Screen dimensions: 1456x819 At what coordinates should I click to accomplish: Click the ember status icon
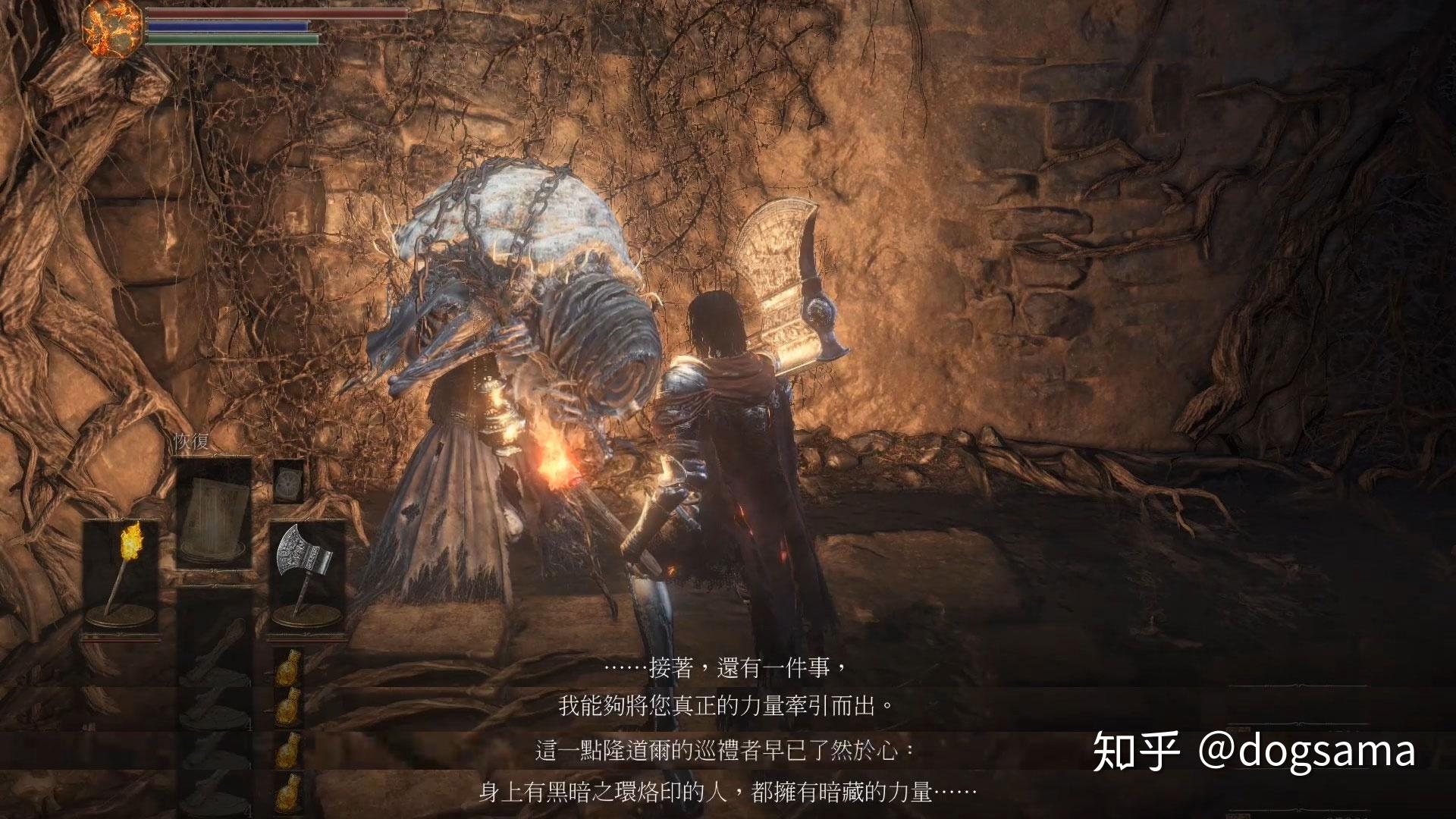click(x=111, y=28)
